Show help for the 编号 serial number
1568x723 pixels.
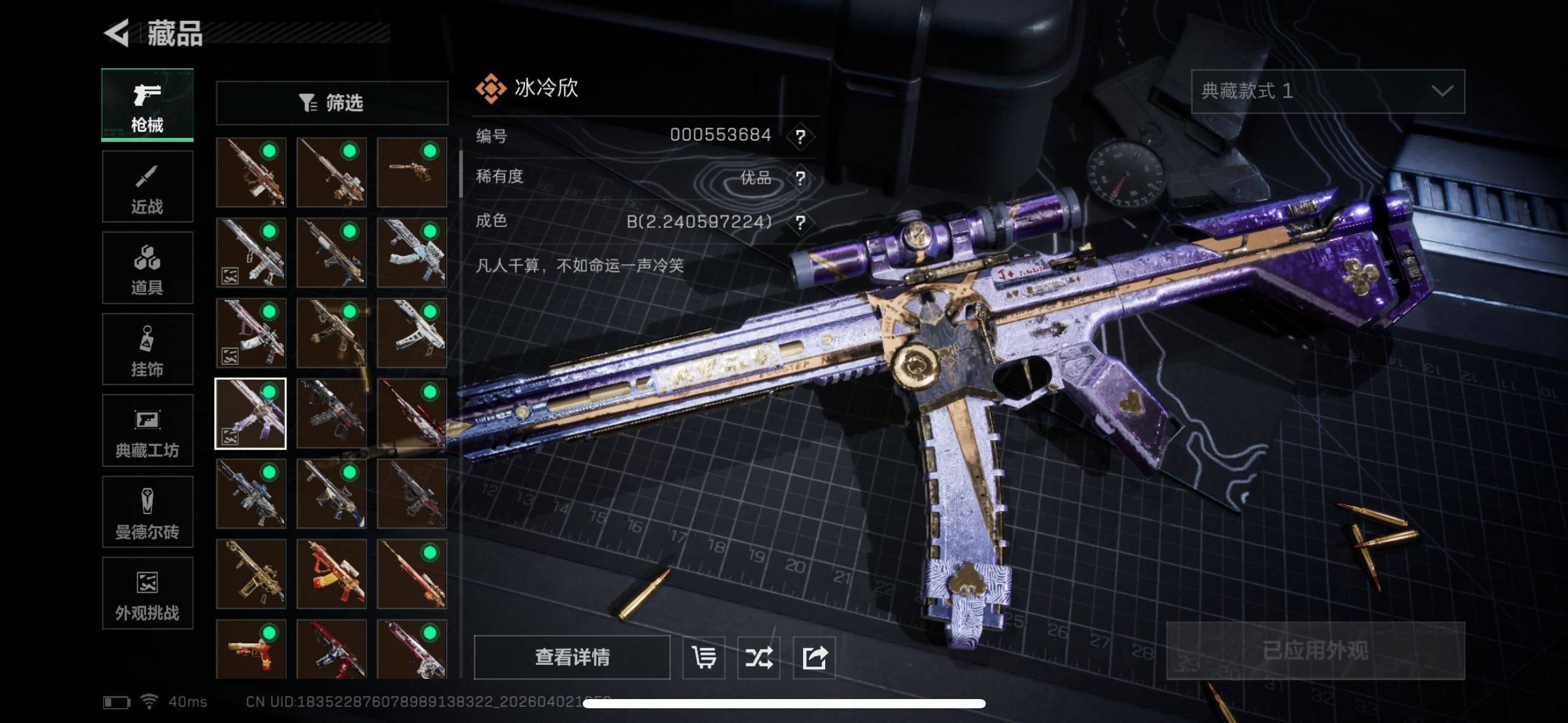800,136
